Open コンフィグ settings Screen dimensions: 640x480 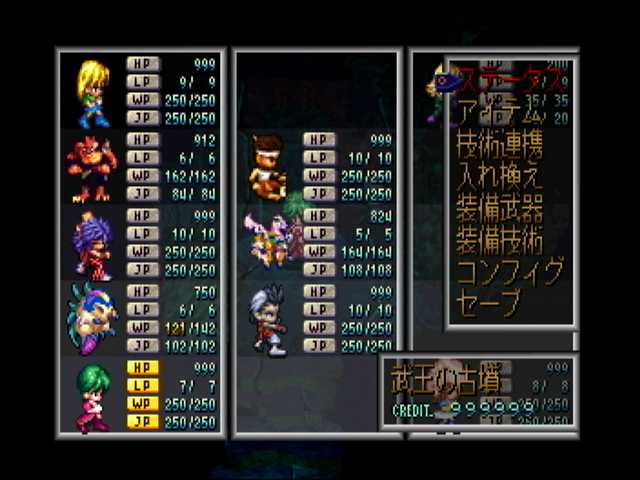click(510, 272)
